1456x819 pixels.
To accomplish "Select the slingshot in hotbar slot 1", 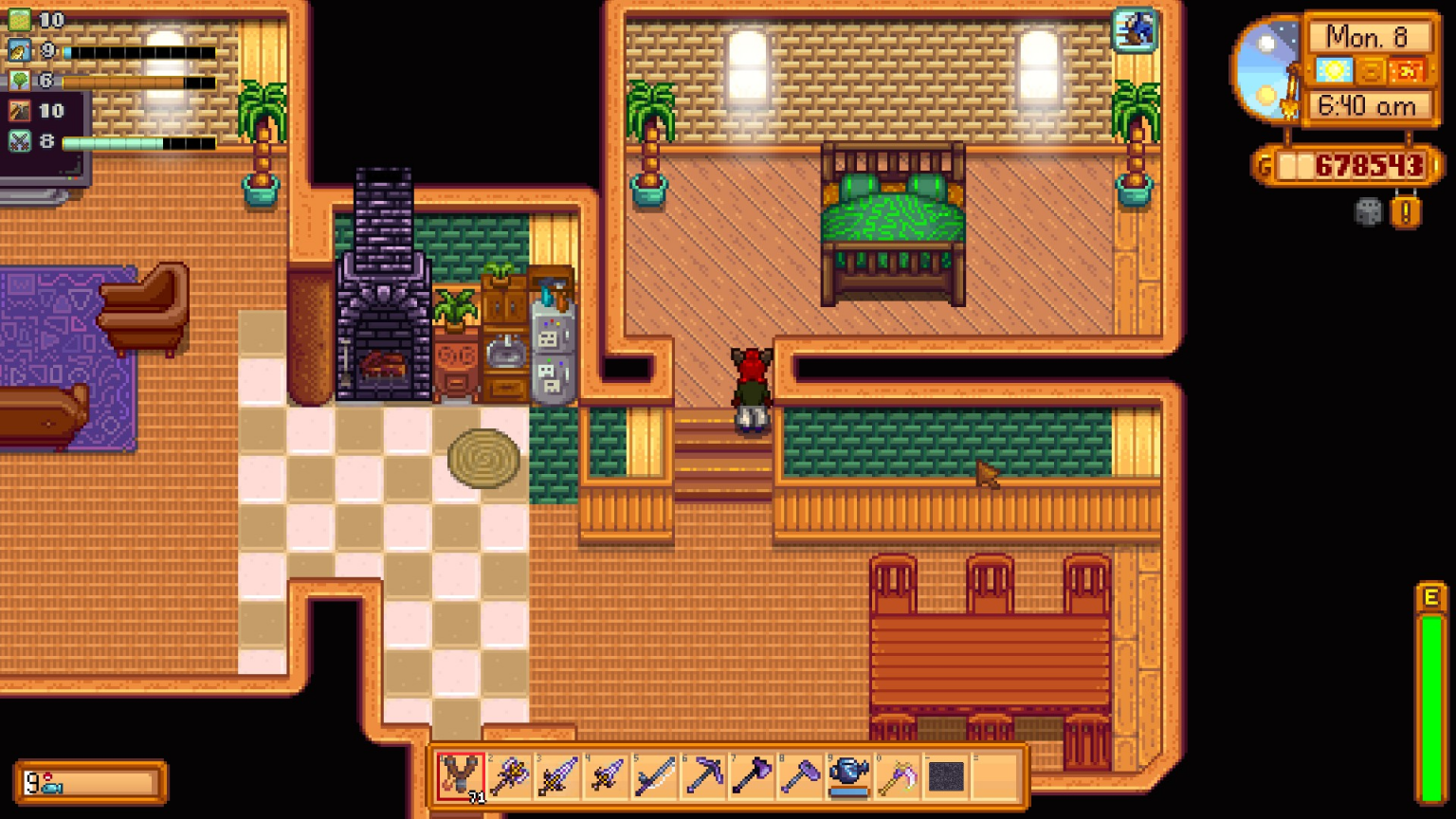I will pyautogui.click(x=461, y=777).
